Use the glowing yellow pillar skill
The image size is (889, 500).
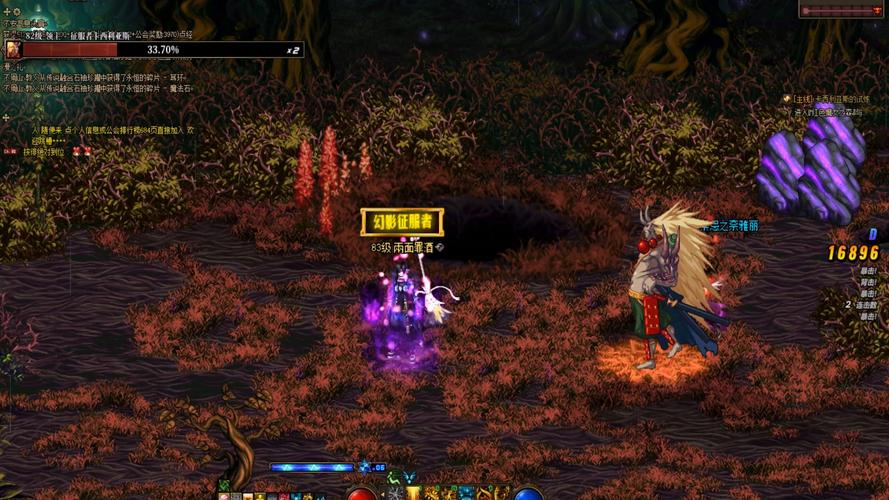tap(413, 493)
